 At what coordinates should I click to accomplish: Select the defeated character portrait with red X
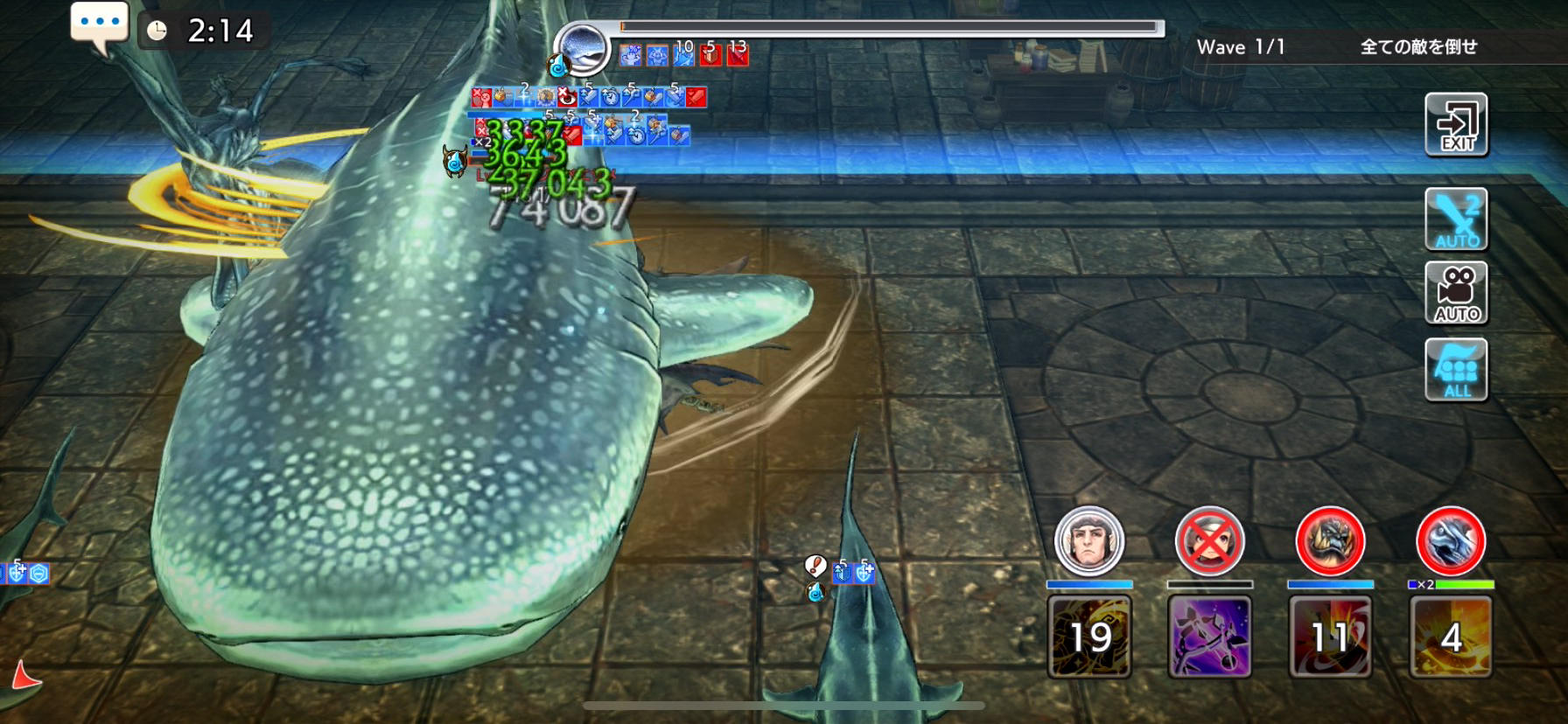click(1209, 541)
